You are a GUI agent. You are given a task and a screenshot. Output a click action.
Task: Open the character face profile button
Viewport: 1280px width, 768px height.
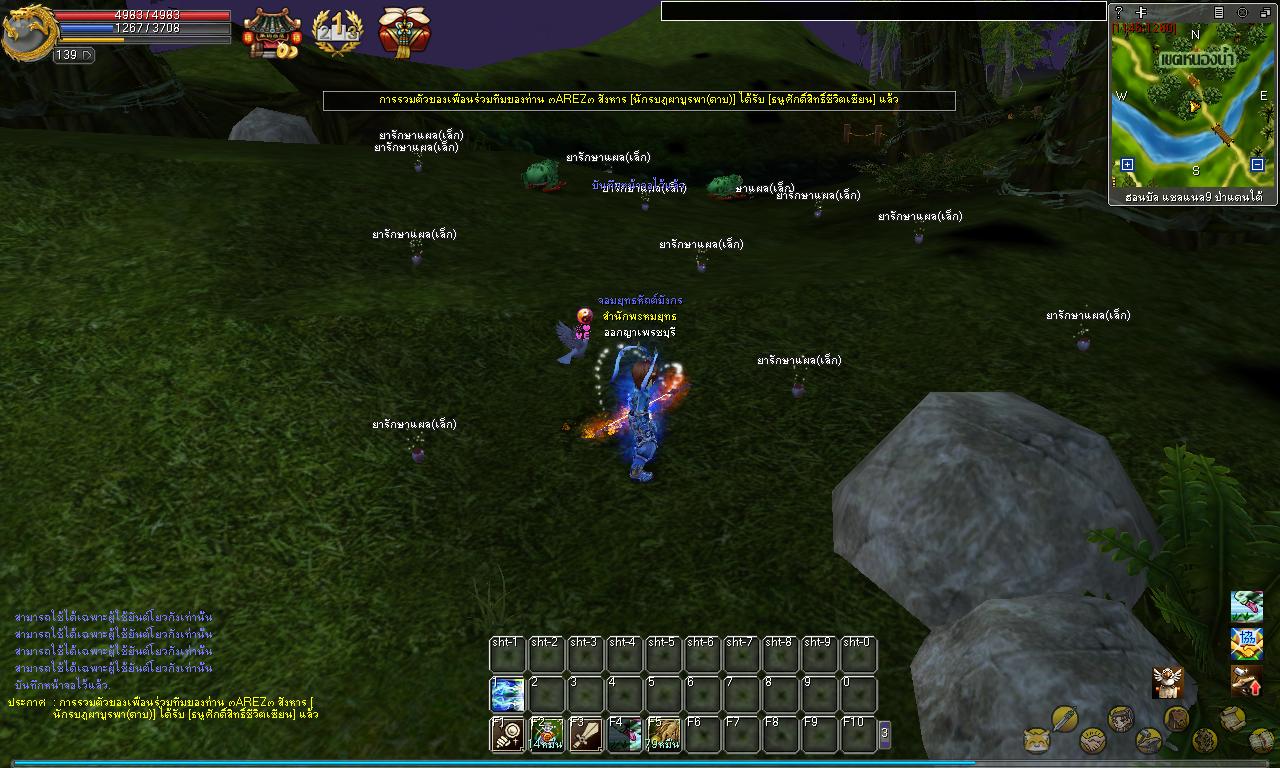[x=1121, y=718]
